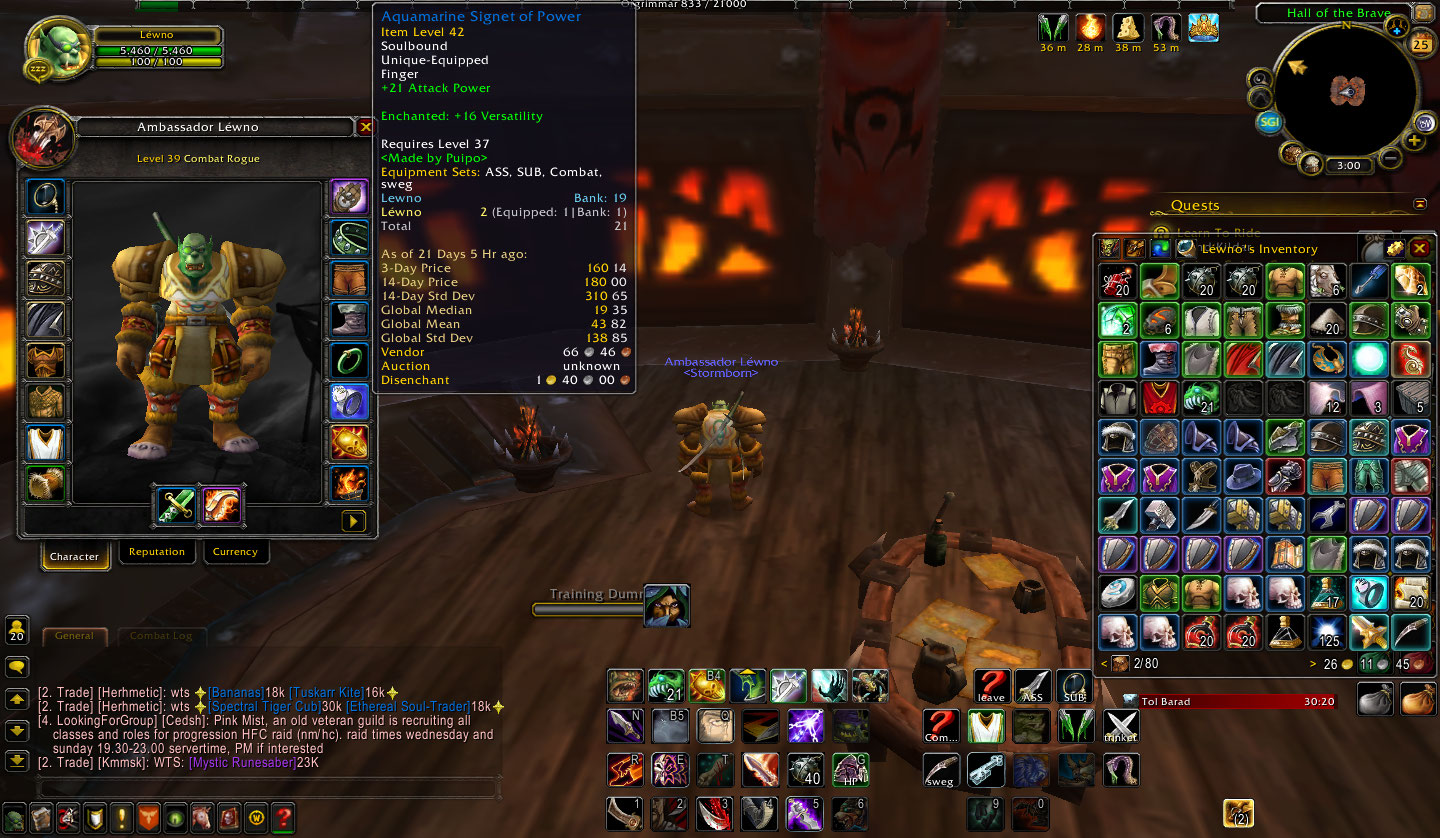Activate the ASS equipment set button
This screenshot has width=1440, height=838.
coord(1033,687)
